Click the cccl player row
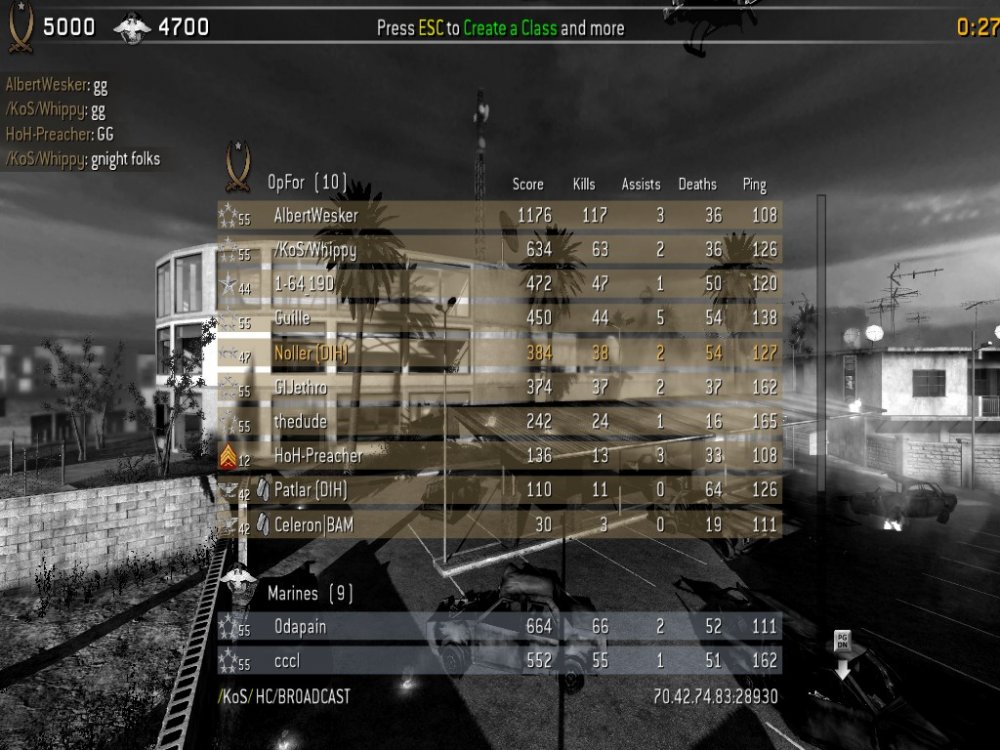 498,661
